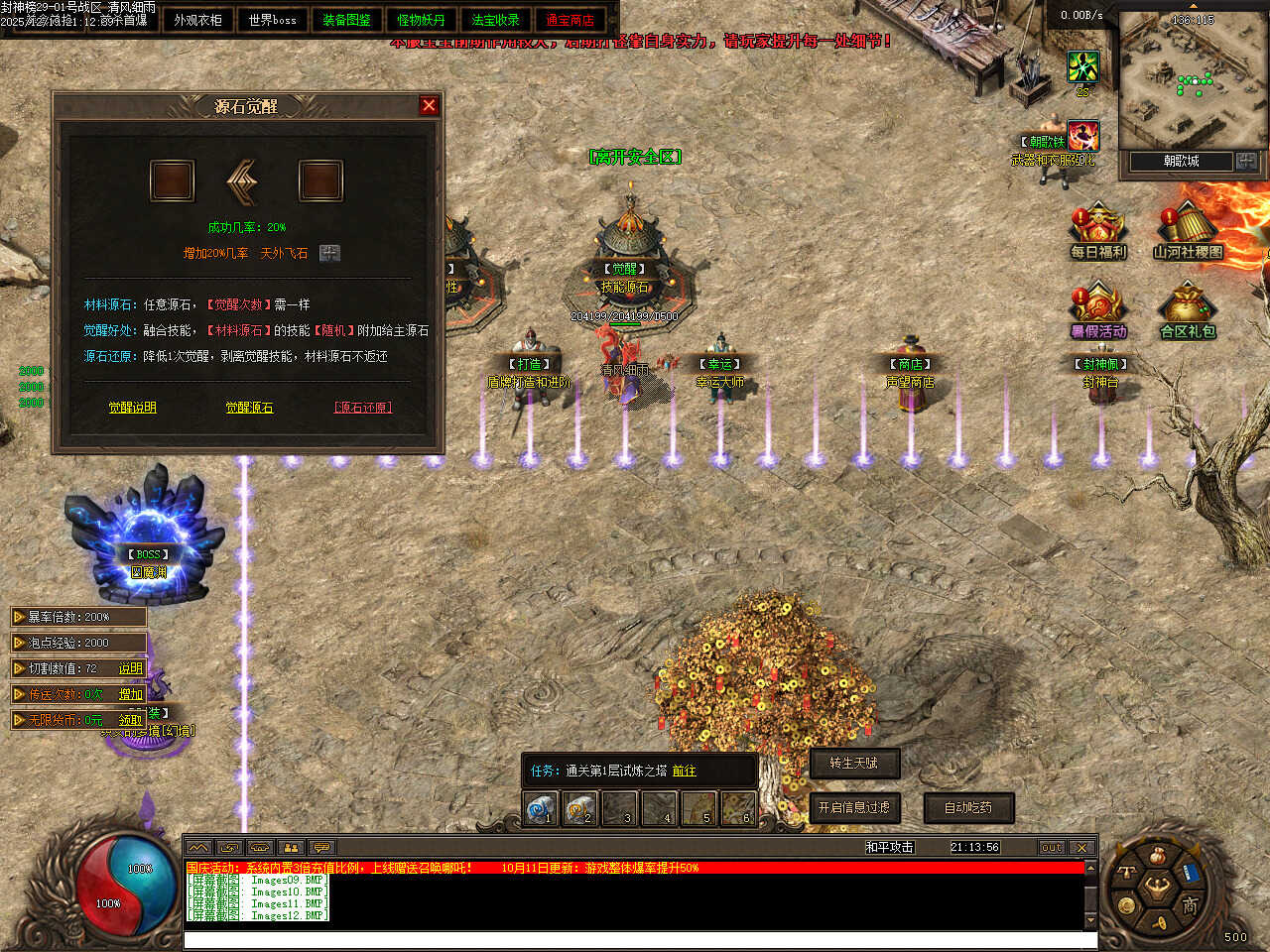This screenshot has height=952, width=1270.
Task: Open the 山河社稷图 icon
Action: tap(1187, 231)
